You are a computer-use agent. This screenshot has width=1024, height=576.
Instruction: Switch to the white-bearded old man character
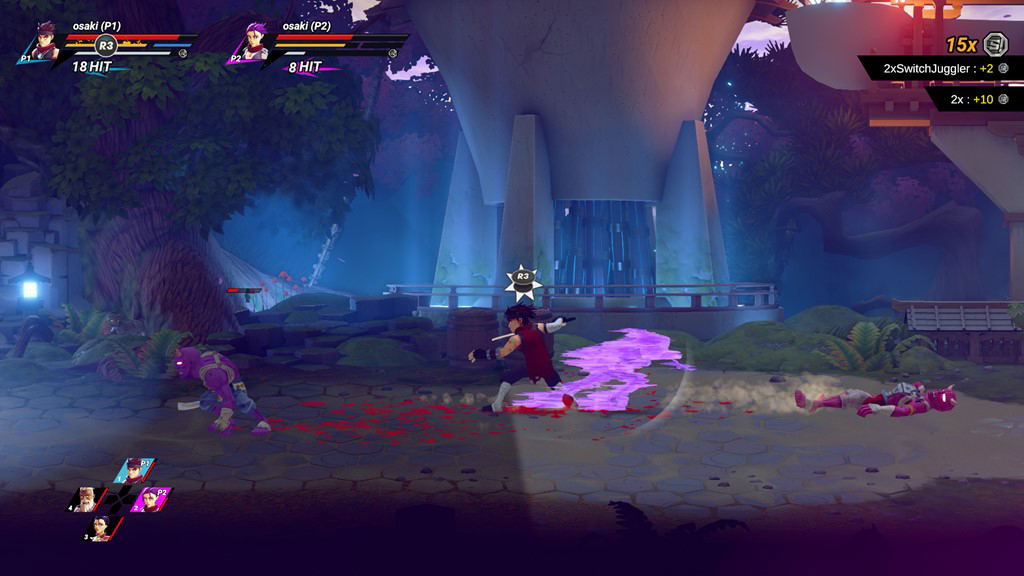86,497
